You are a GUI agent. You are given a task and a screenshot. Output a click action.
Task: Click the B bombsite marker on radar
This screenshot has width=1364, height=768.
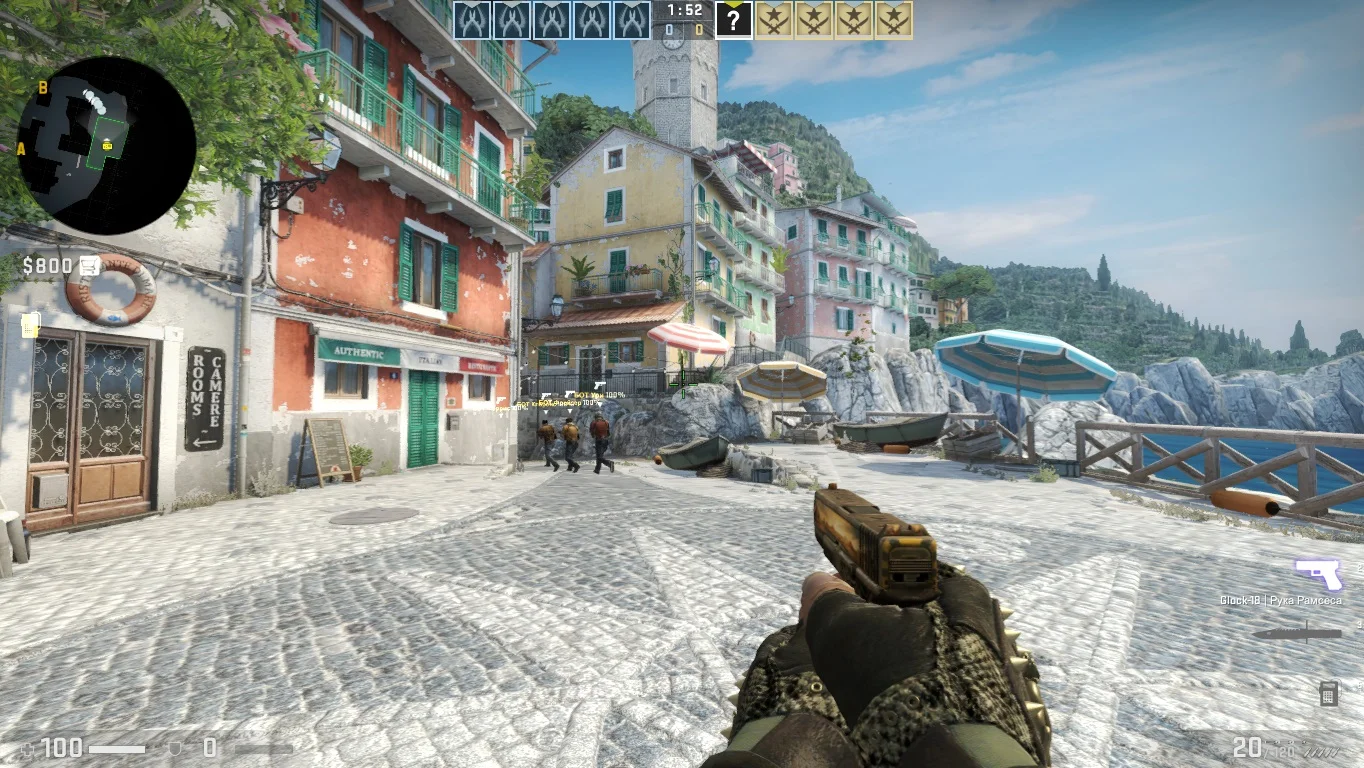tap(43, 88)
